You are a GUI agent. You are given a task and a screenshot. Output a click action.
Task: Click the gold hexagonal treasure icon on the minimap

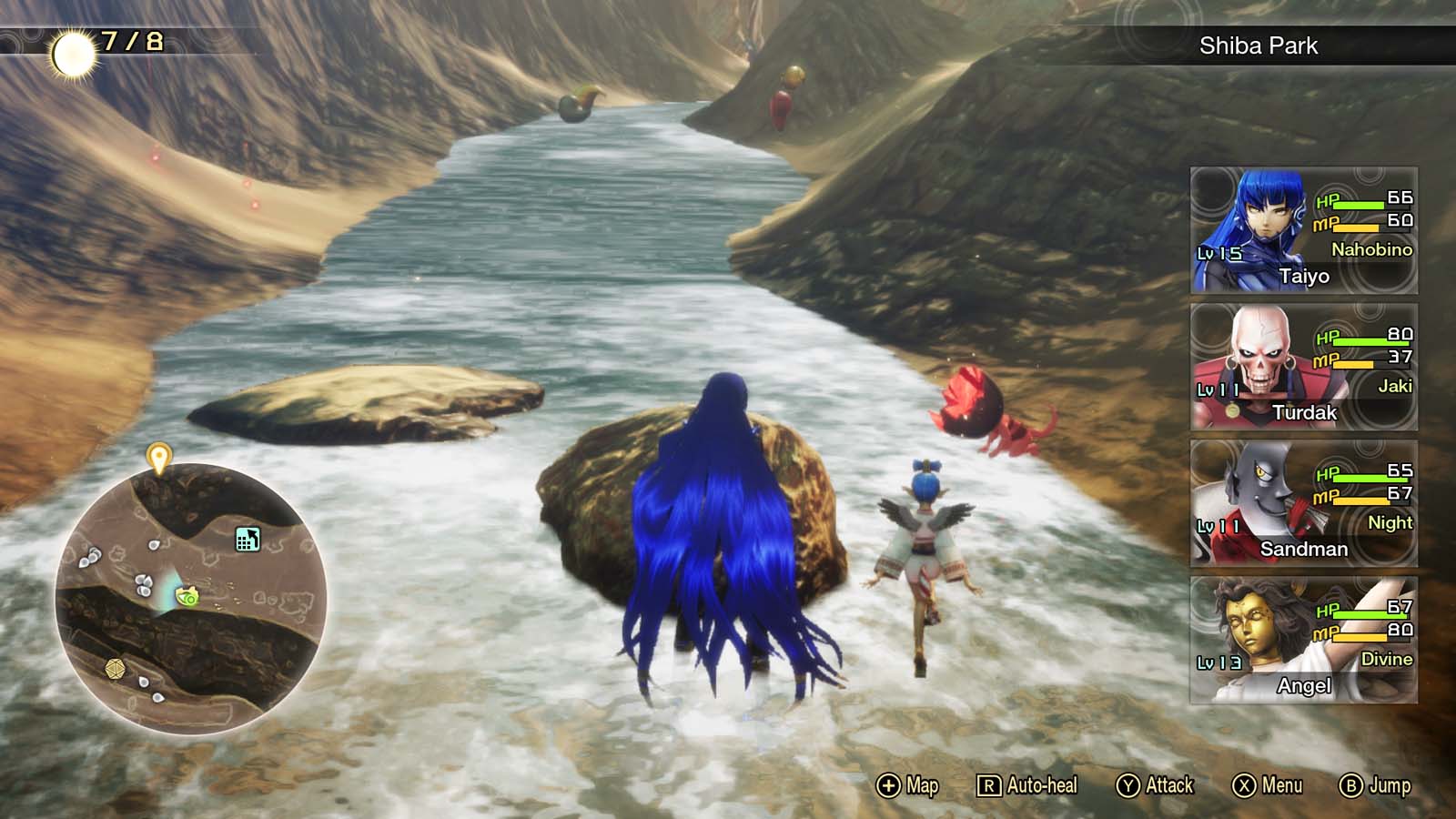114,667
